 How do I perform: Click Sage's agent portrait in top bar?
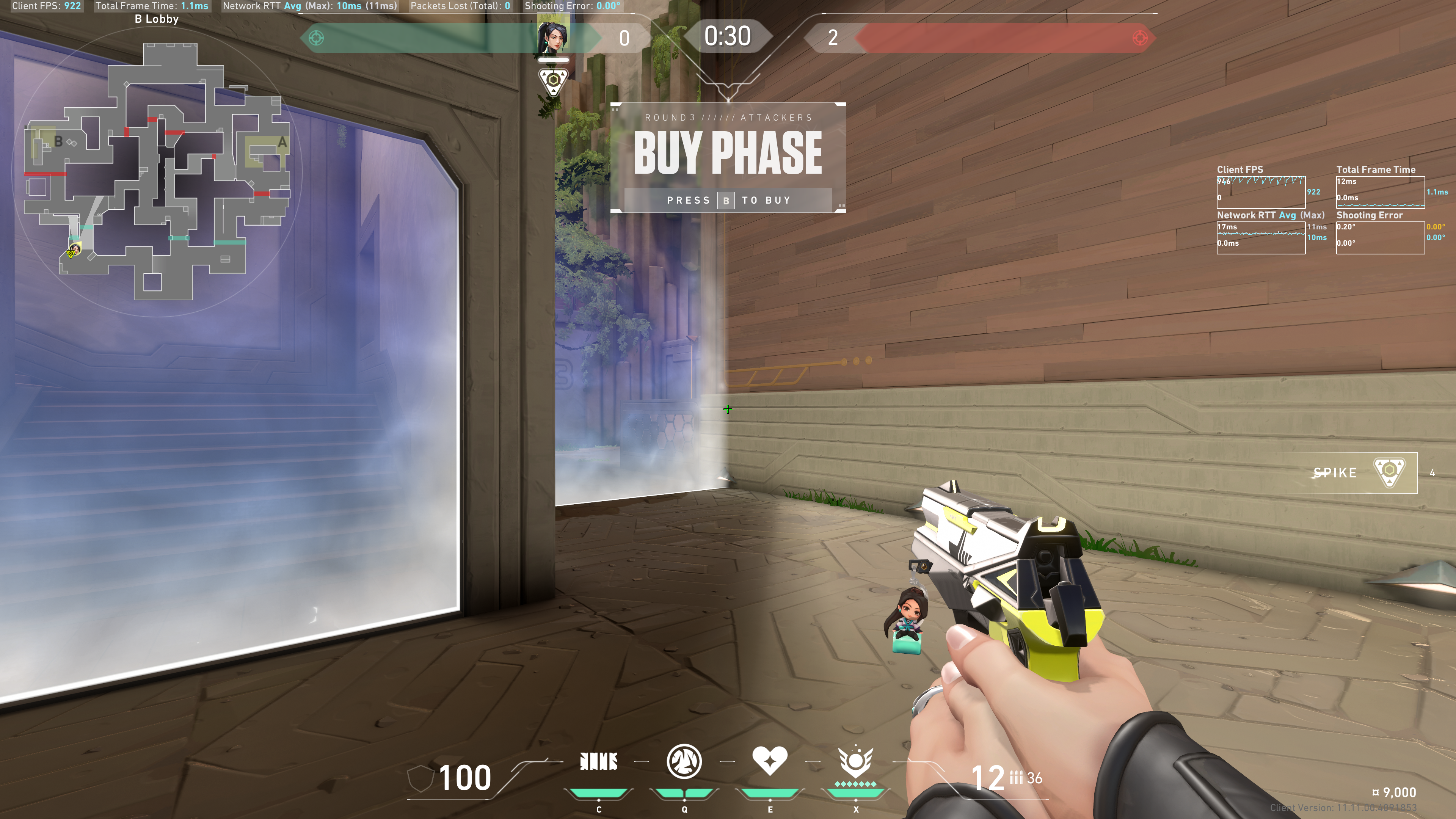pos(553,37)
